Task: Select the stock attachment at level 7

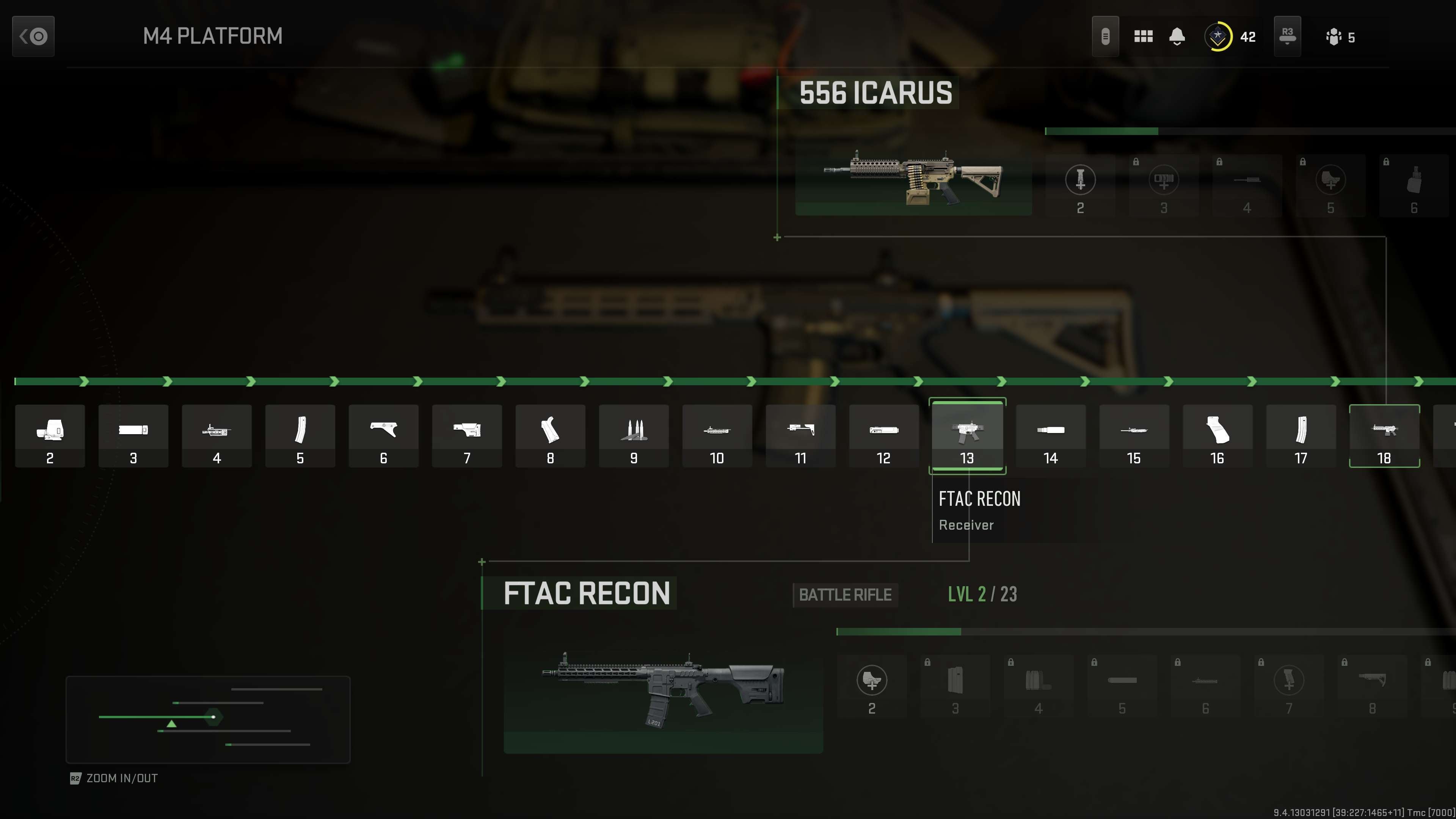Action: [467, 435]
